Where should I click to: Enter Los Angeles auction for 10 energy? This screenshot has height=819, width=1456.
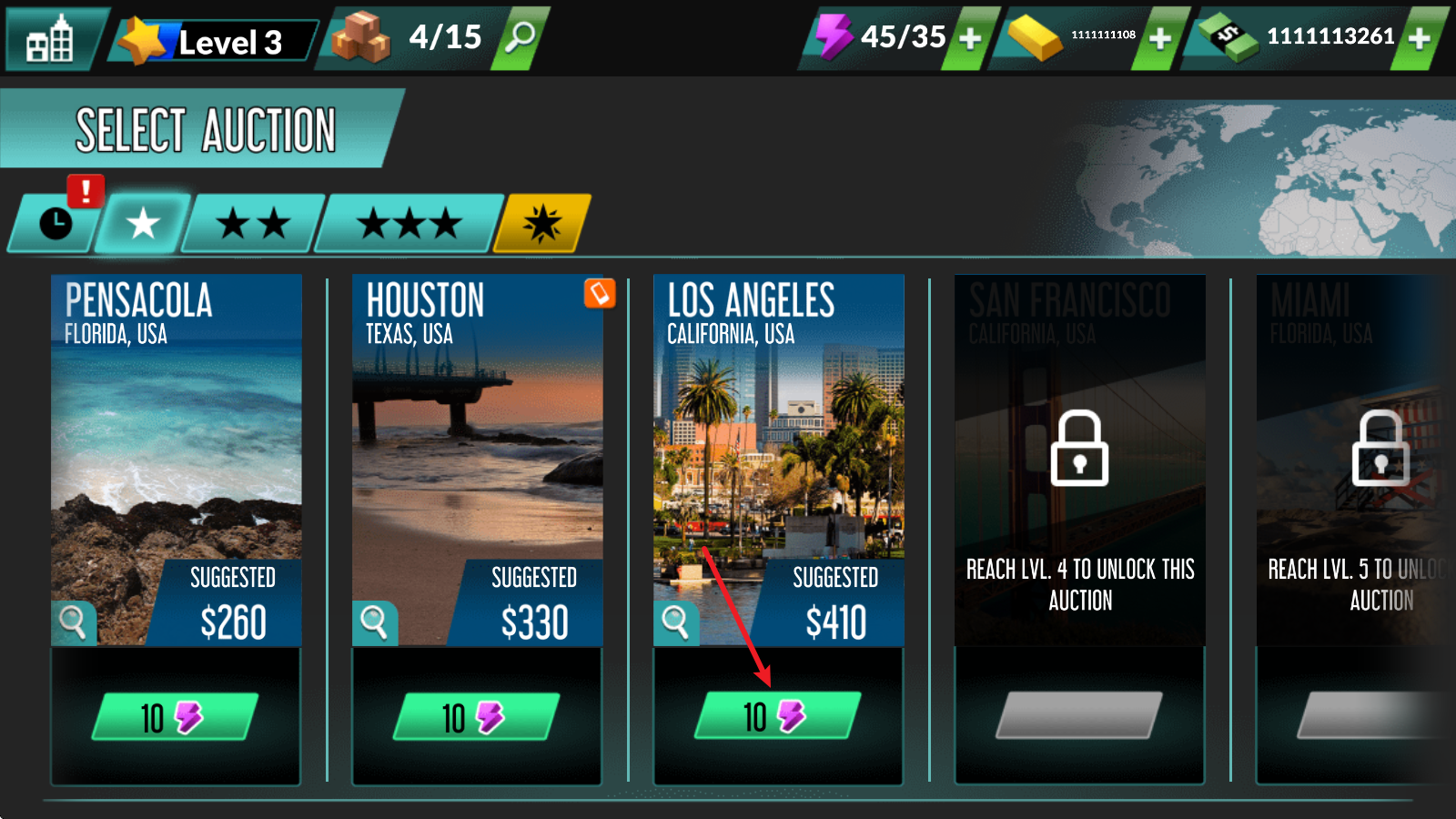(777, 717)
